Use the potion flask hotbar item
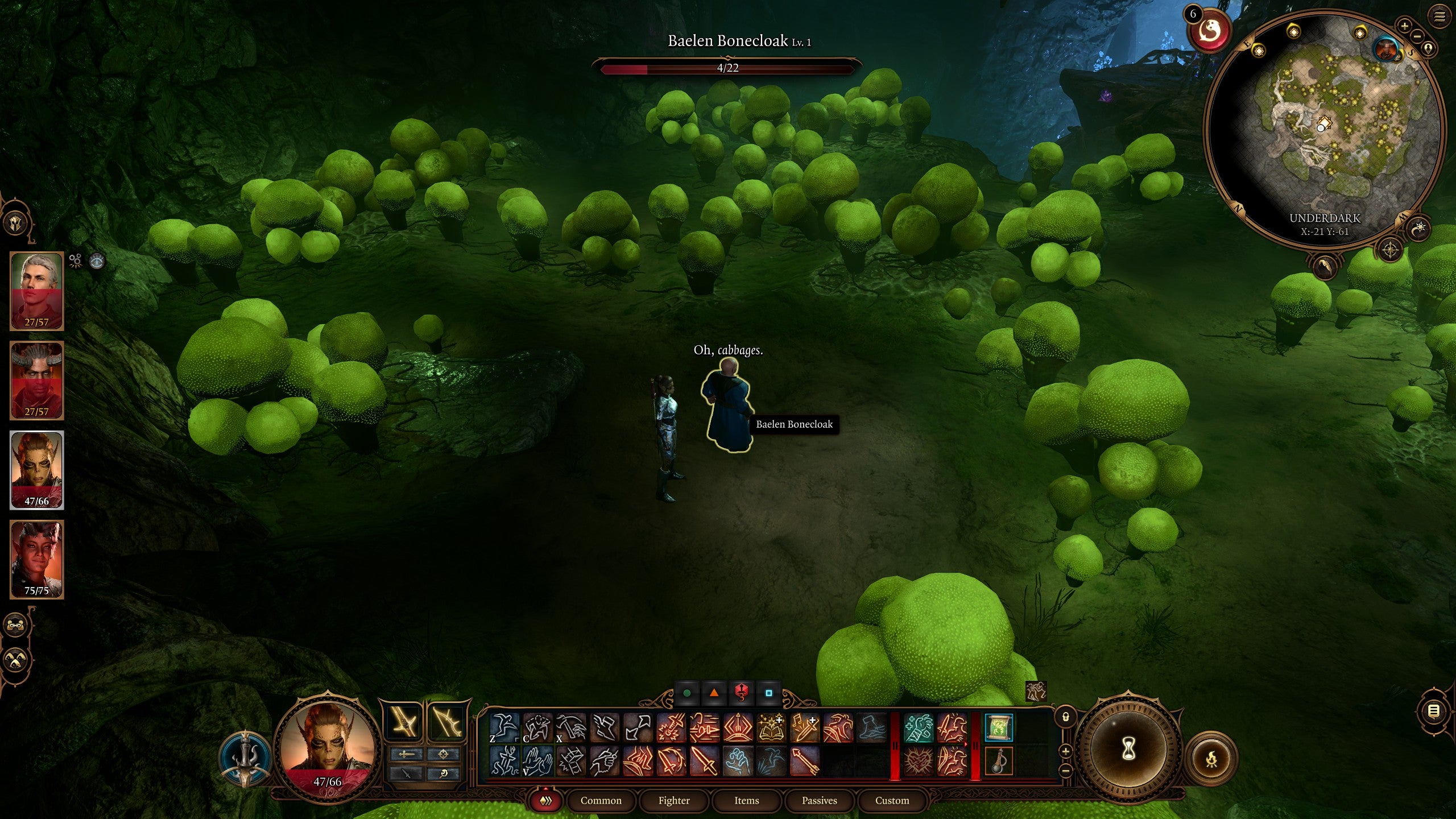 coord(999,761)
